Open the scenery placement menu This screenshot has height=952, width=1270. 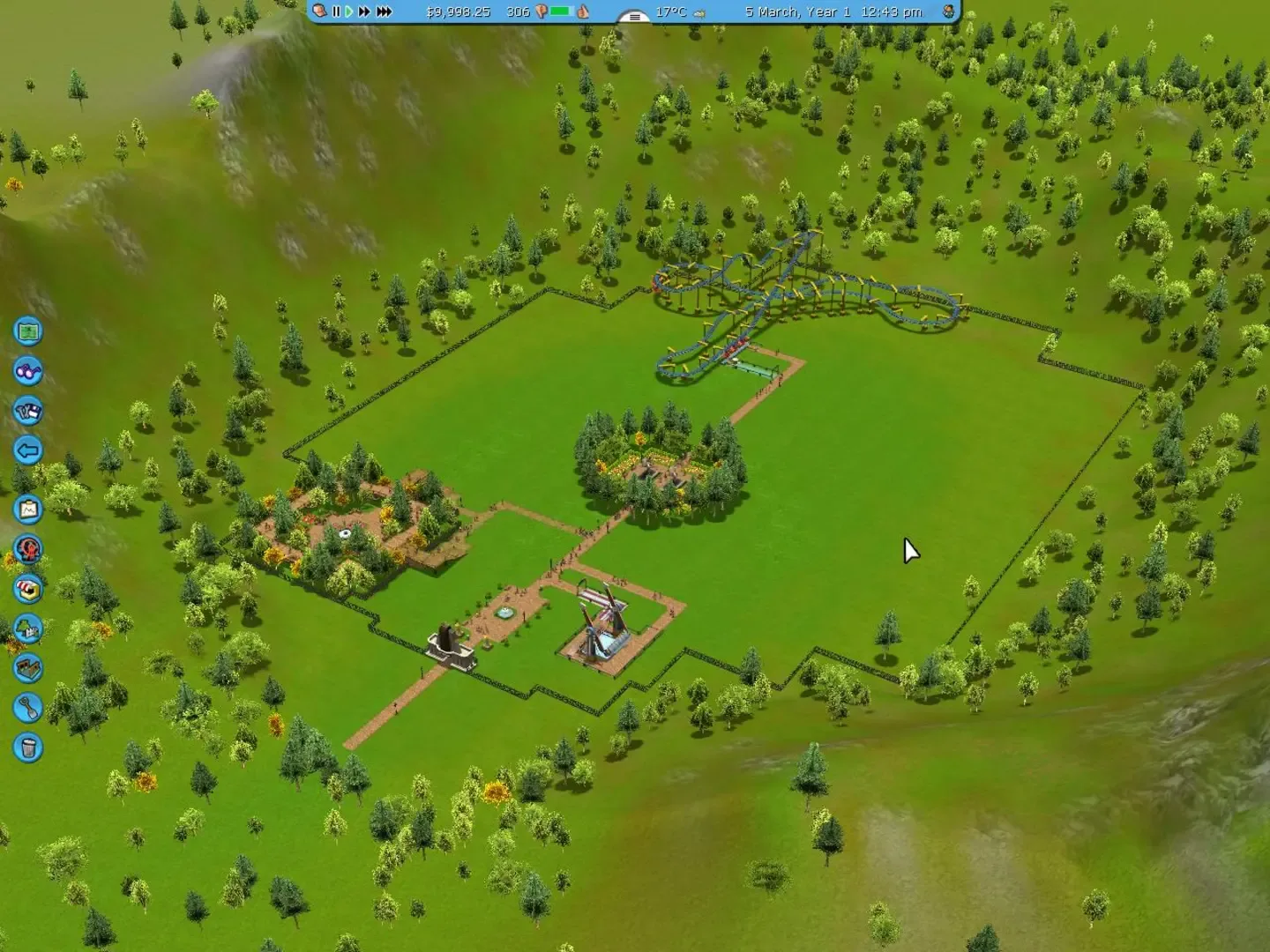pyautogui.click(x=28, y=628)
